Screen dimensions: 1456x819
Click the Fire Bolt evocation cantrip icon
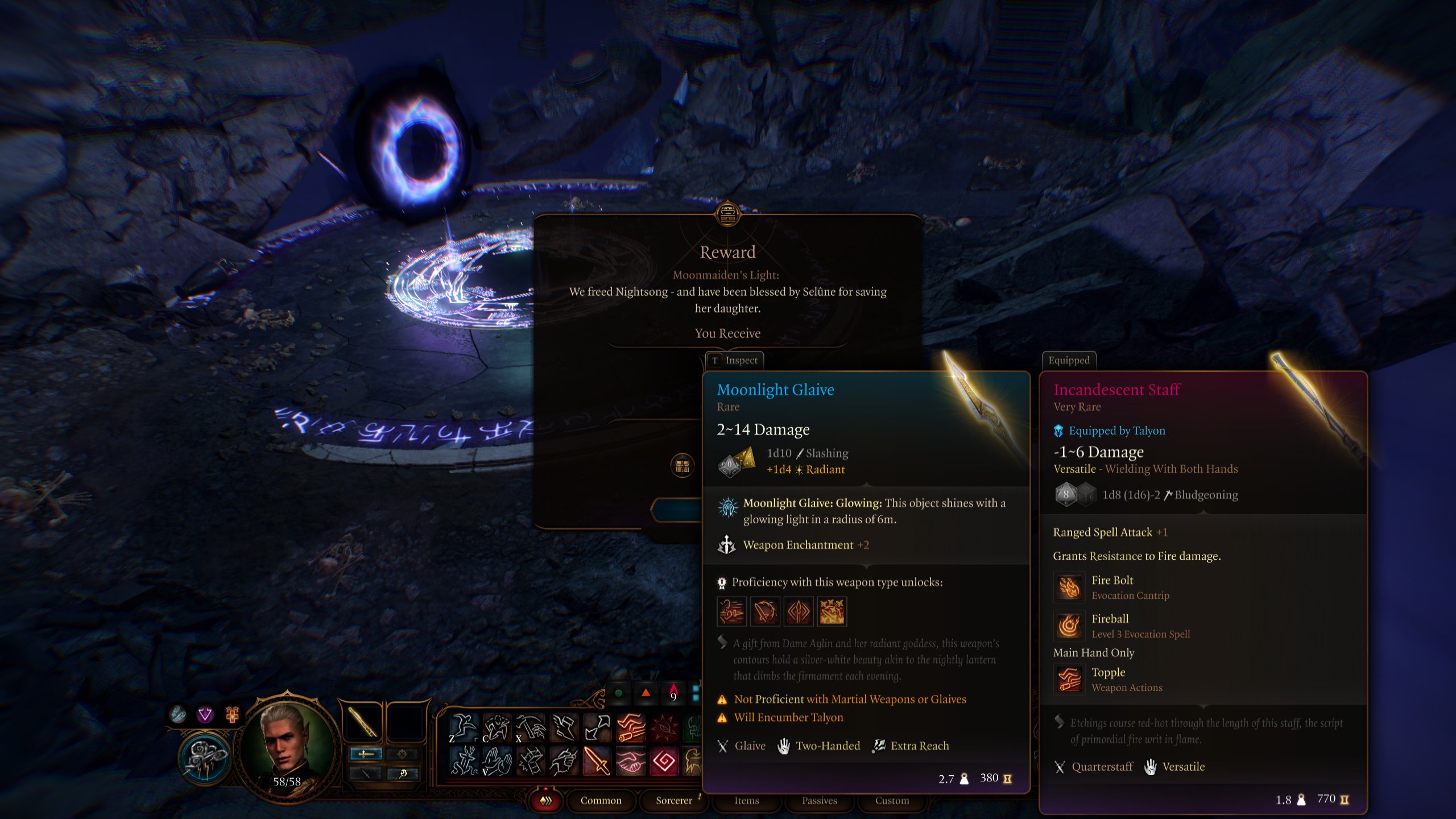[1069, 588]
